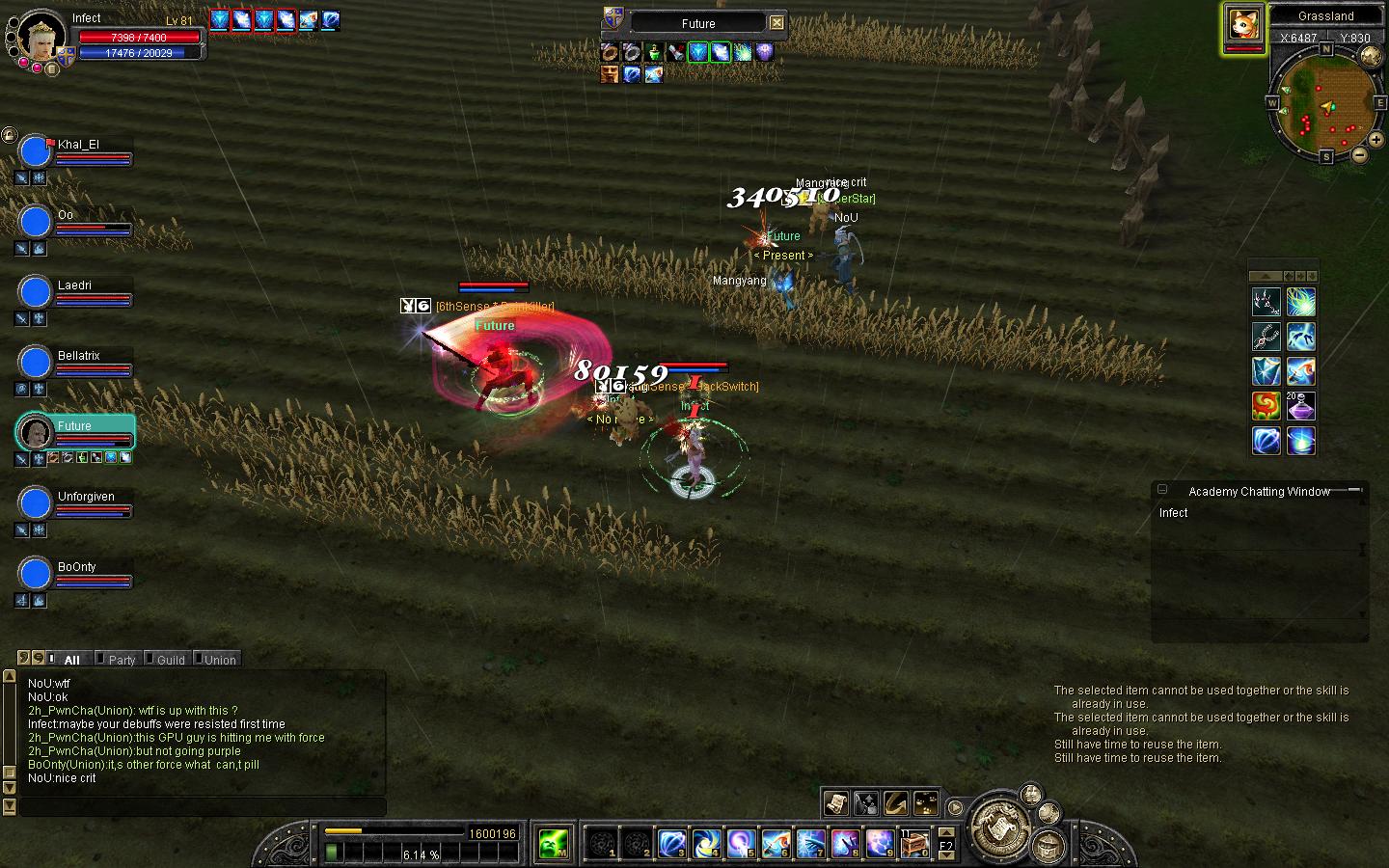Activate the red-orange swirl skill icon
Screen dimensions: 1389x868
click(1266, 406)
